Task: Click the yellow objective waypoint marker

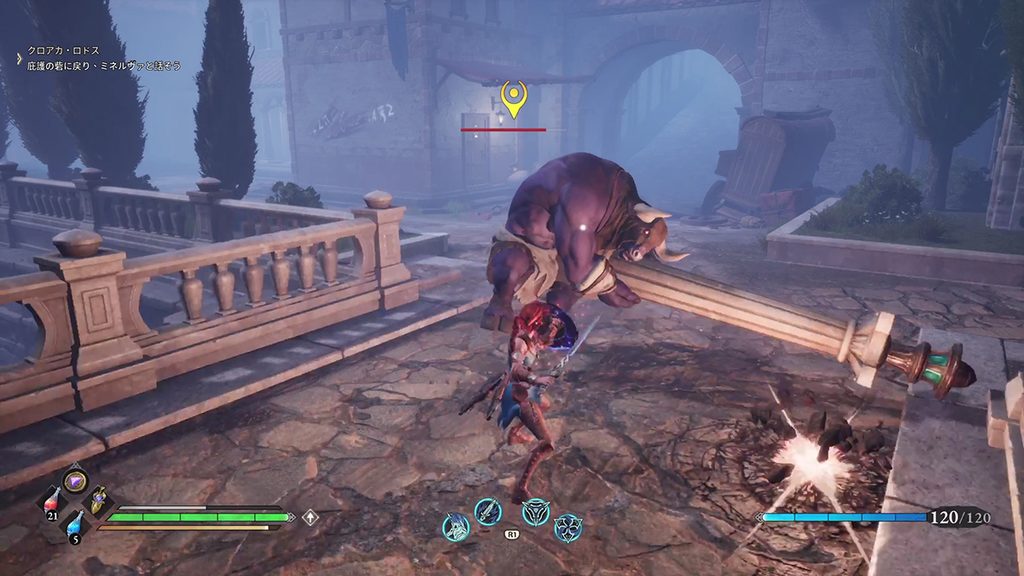Action: point(513,100)
